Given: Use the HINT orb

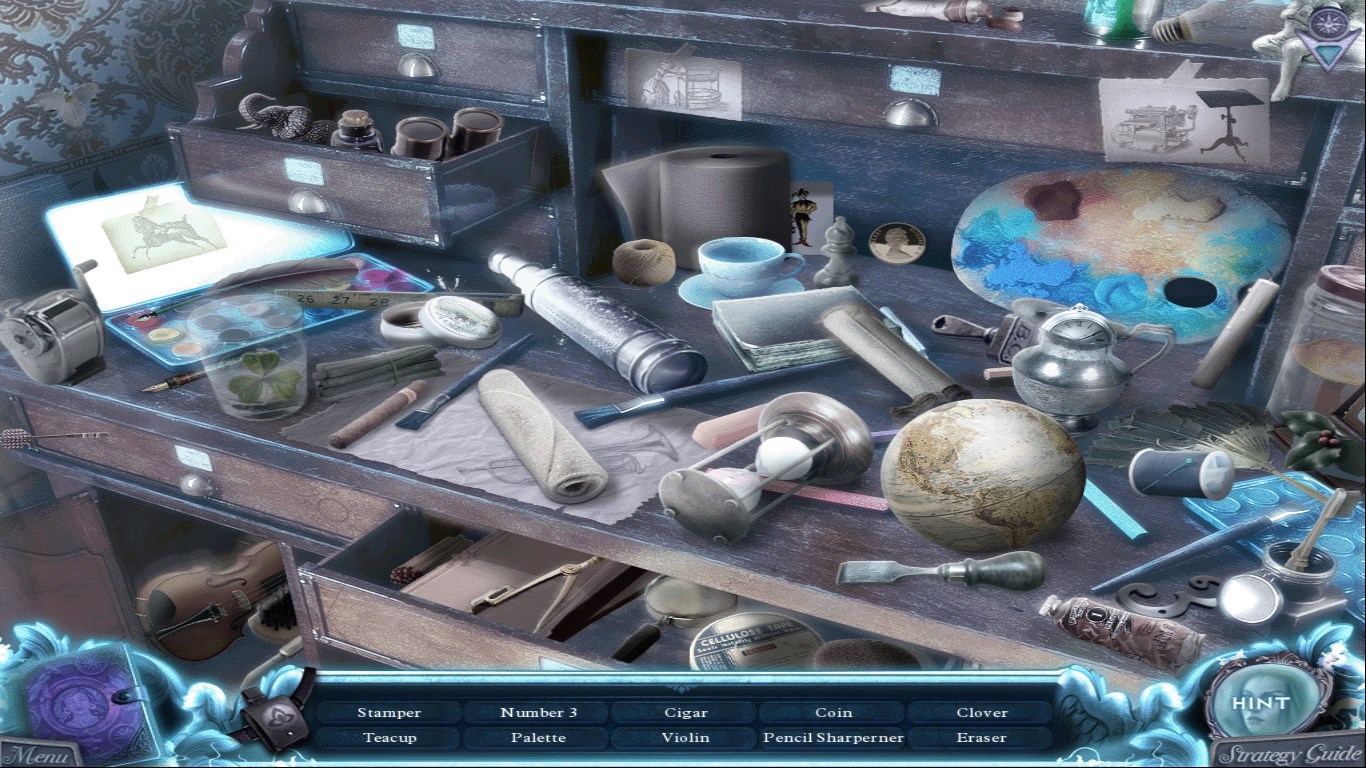Looking at the screenshot, I should coord(1260,703).
